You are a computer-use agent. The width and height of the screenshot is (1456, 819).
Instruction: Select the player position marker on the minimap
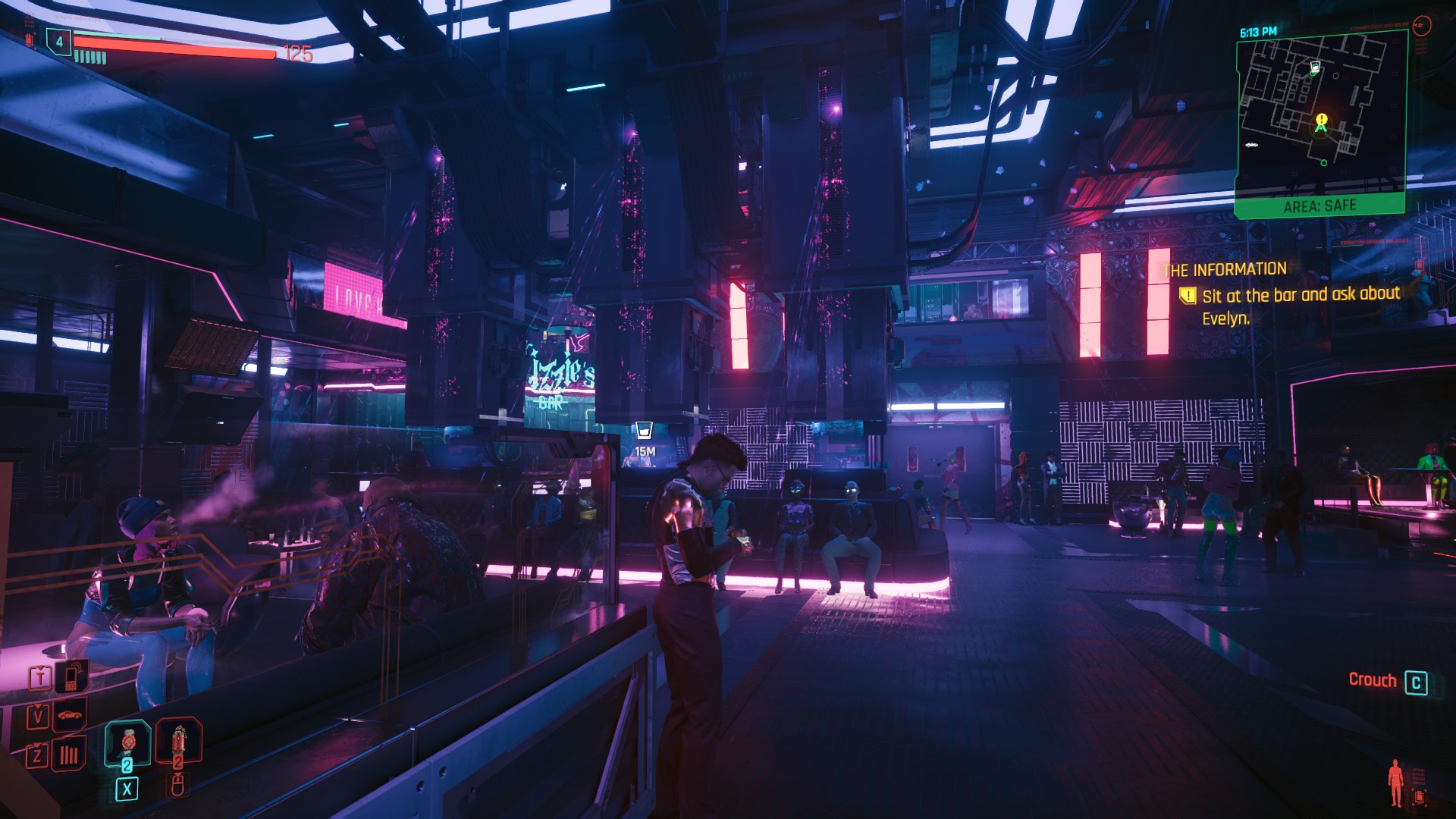[1321, 129]
